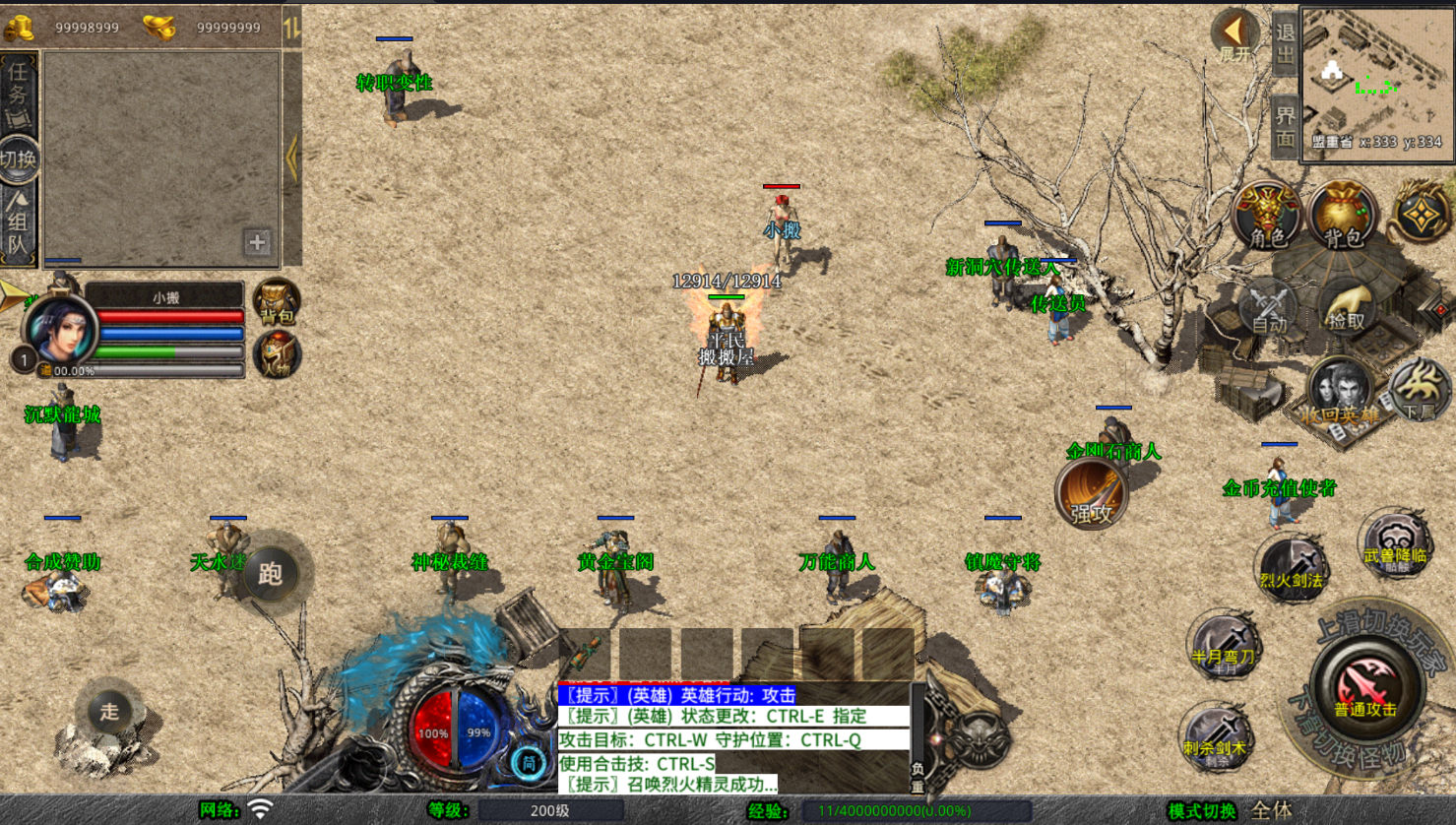The height and width of the screenshot is (825, 1456).
Task: Use the 普通攻击 normal attack button
Action: pyautogui.click(x=1365, y=686)
